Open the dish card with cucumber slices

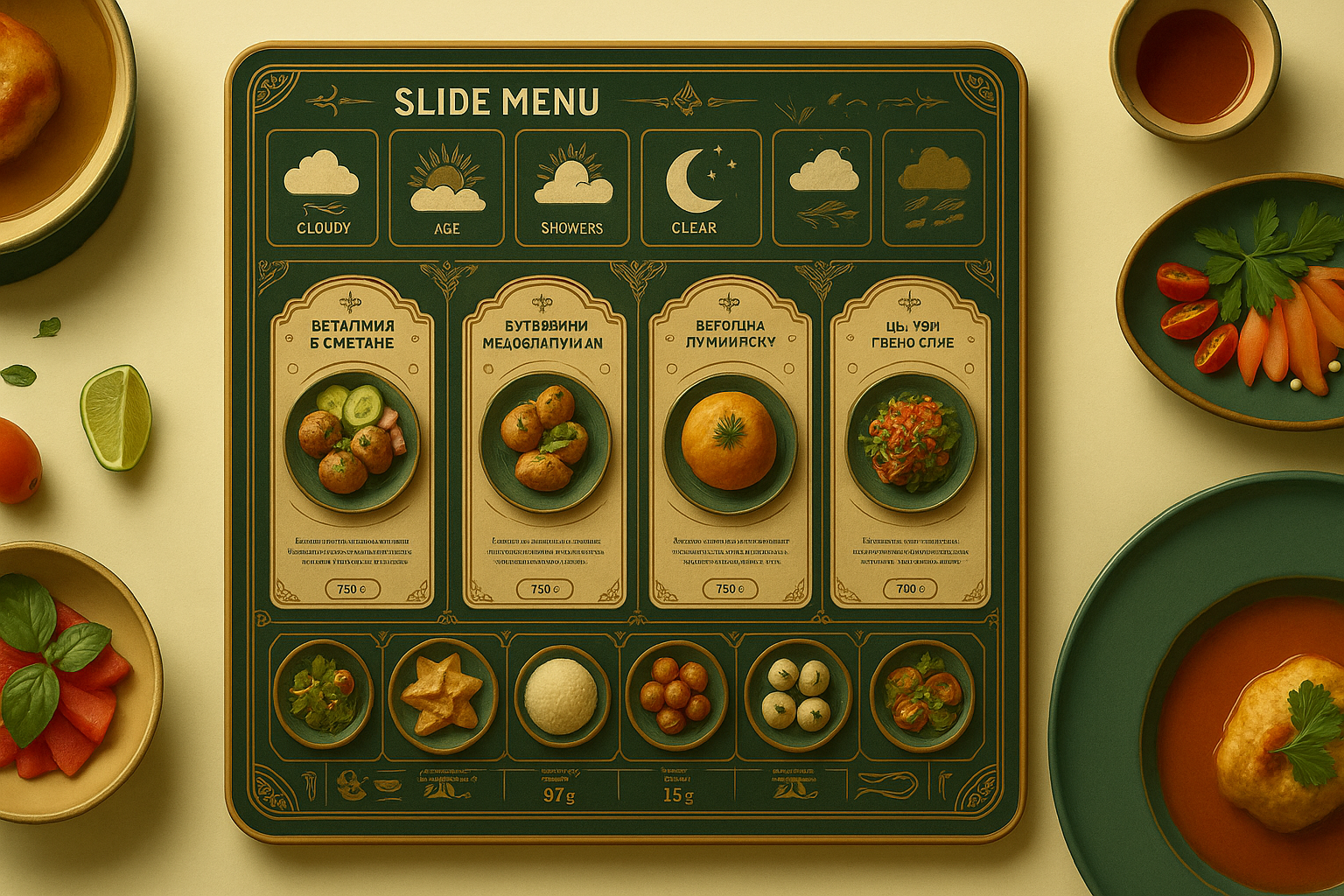(x=352, y=442)
